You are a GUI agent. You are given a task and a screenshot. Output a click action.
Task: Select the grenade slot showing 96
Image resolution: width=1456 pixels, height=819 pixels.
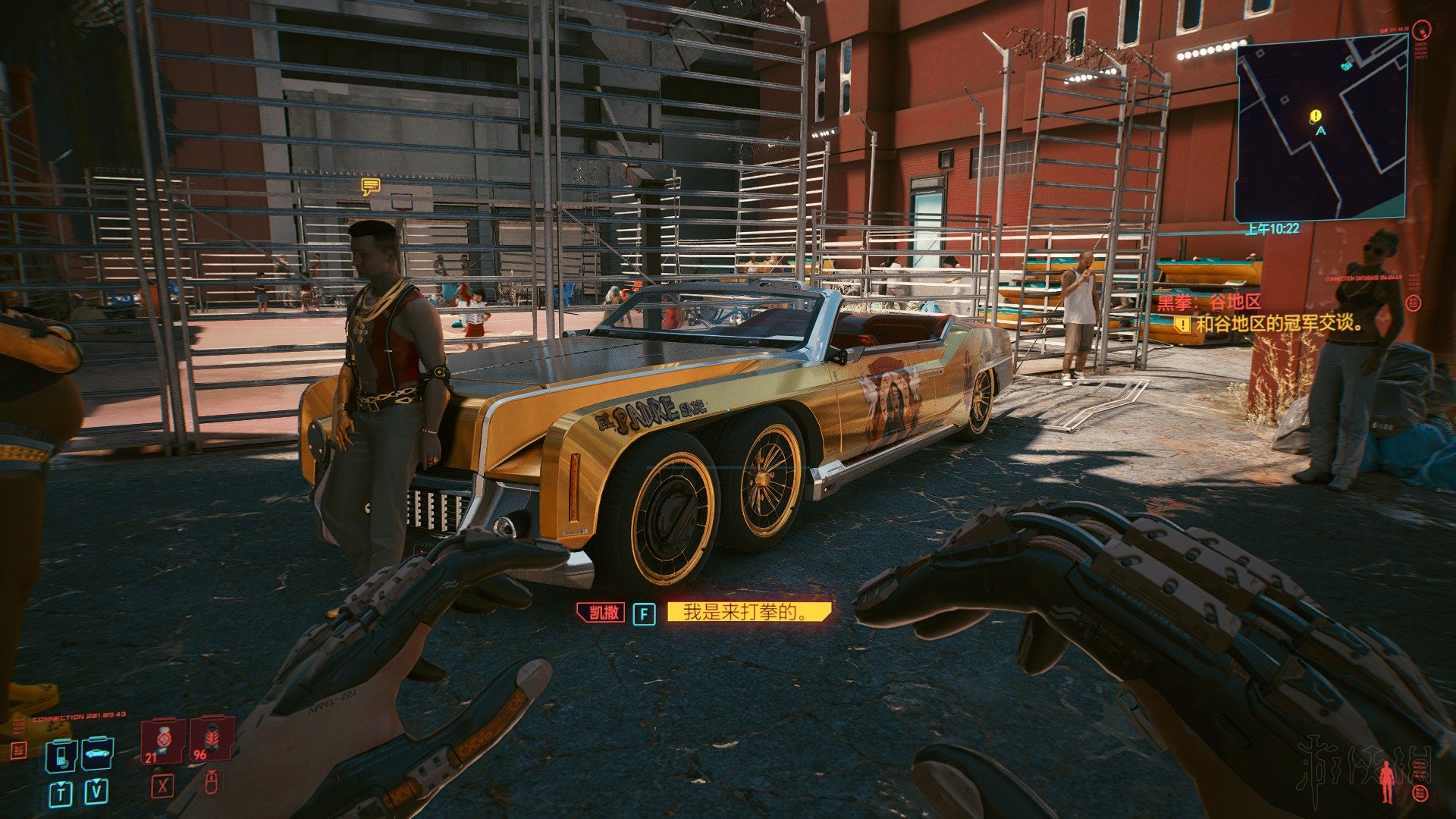tap(210, 739)
